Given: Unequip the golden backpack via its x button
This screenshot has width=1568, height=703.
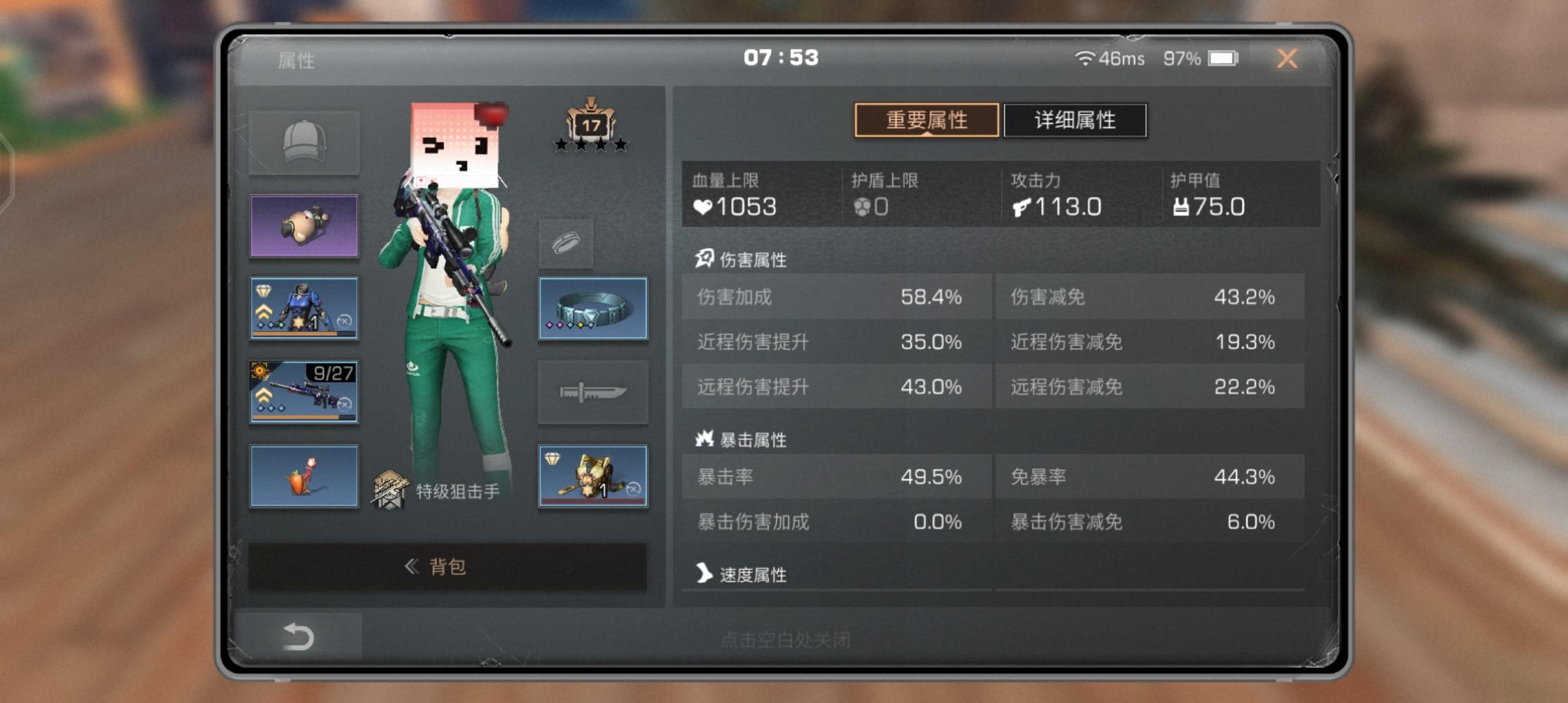Looking at the screenshot, I should pyautogui.click(x=632, y=488).
